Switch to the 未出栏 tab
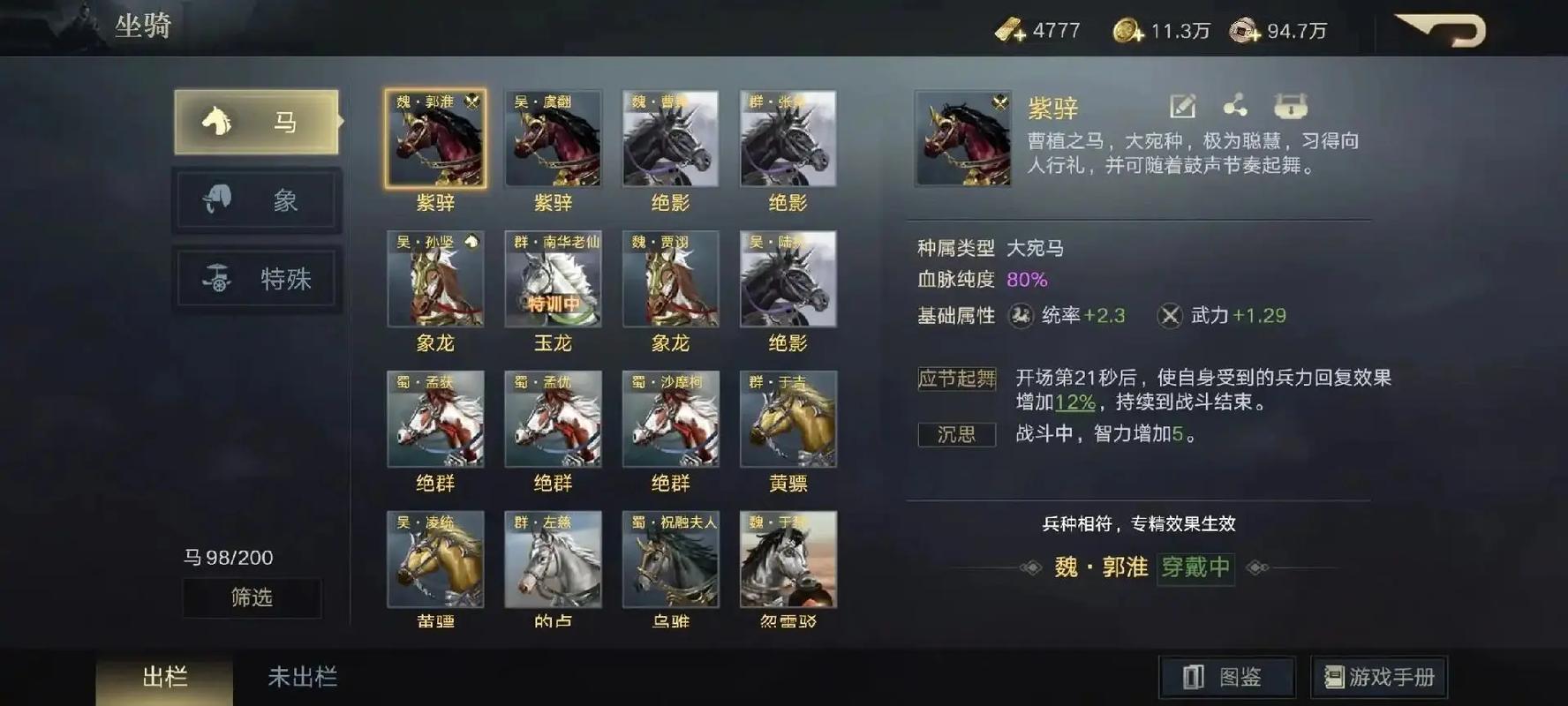 click(x=302, y=678)
